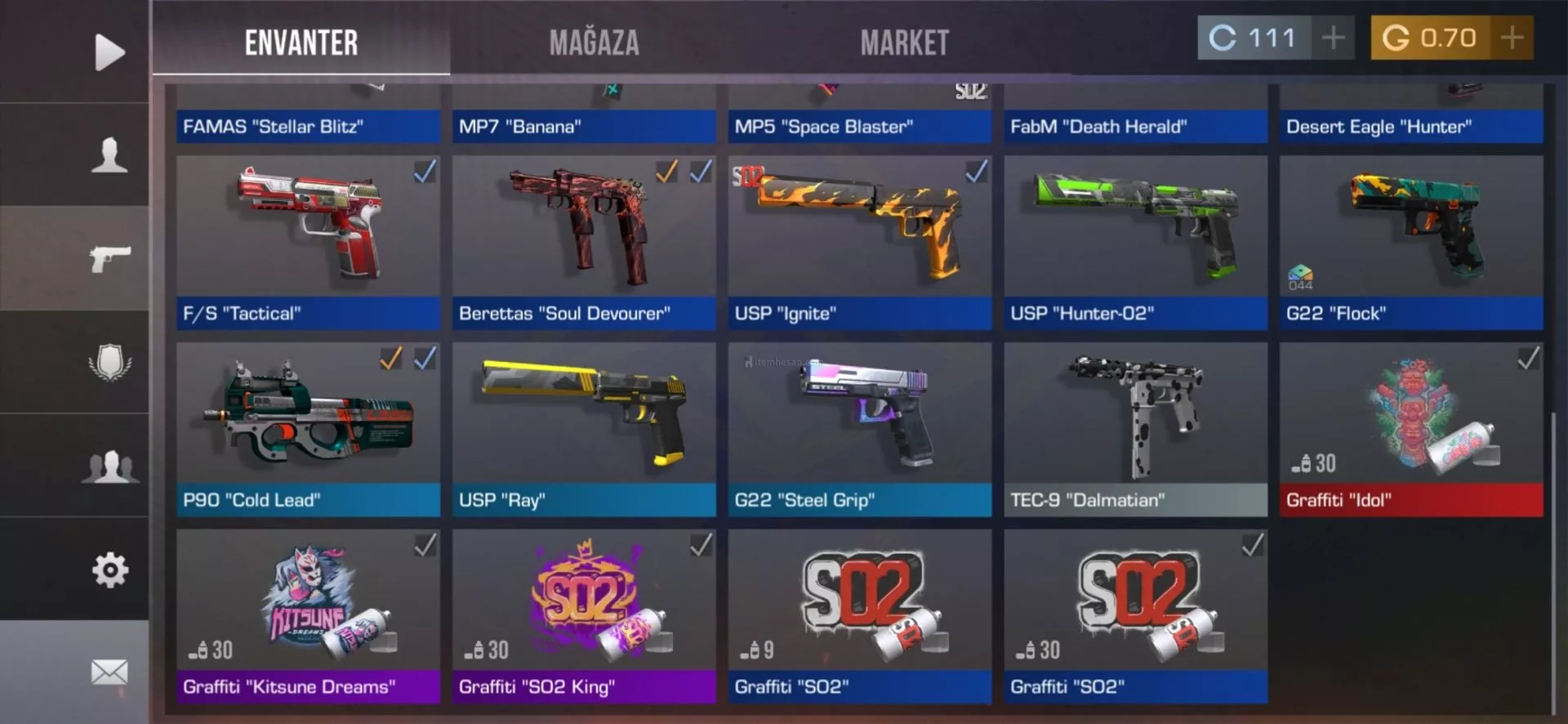Add more silver coins with plus button

coord(1333,38)
